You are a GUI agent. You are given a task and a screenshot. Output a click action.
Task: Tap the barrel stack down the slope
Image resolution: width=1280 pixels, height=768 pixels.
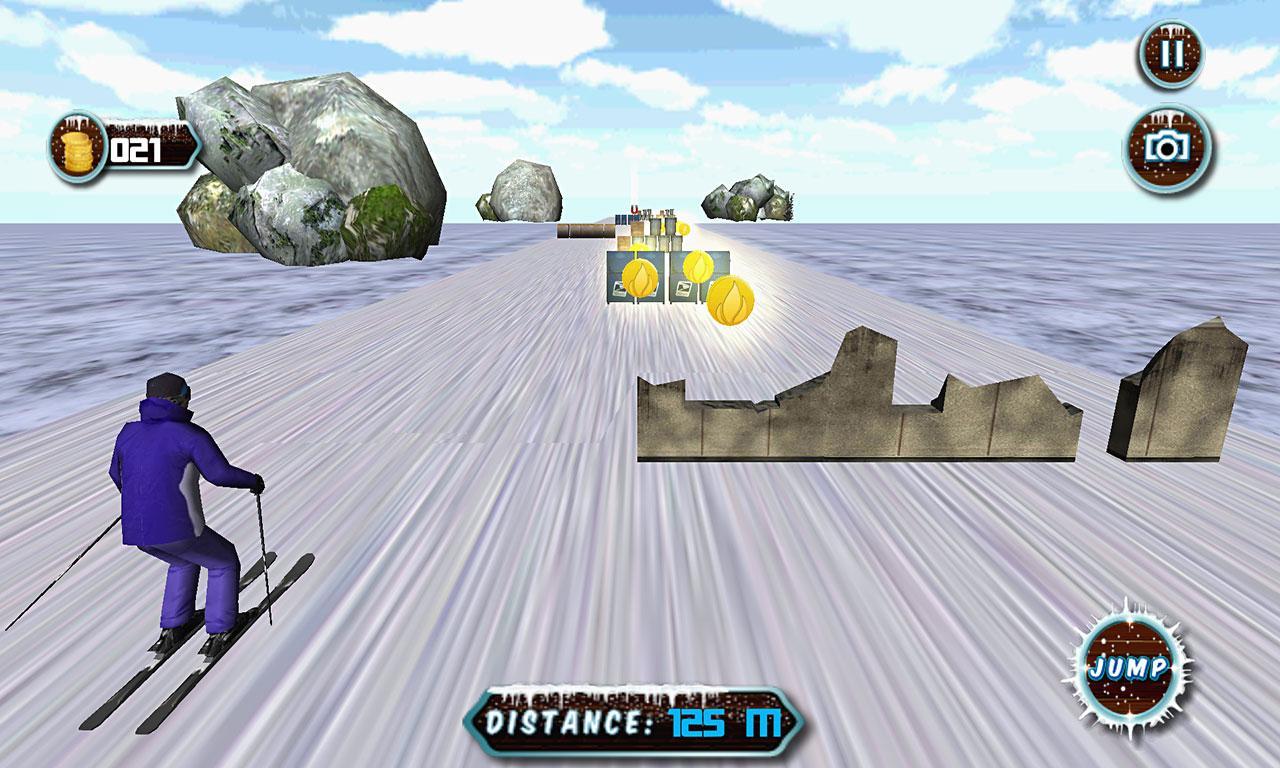click(587, 231)
